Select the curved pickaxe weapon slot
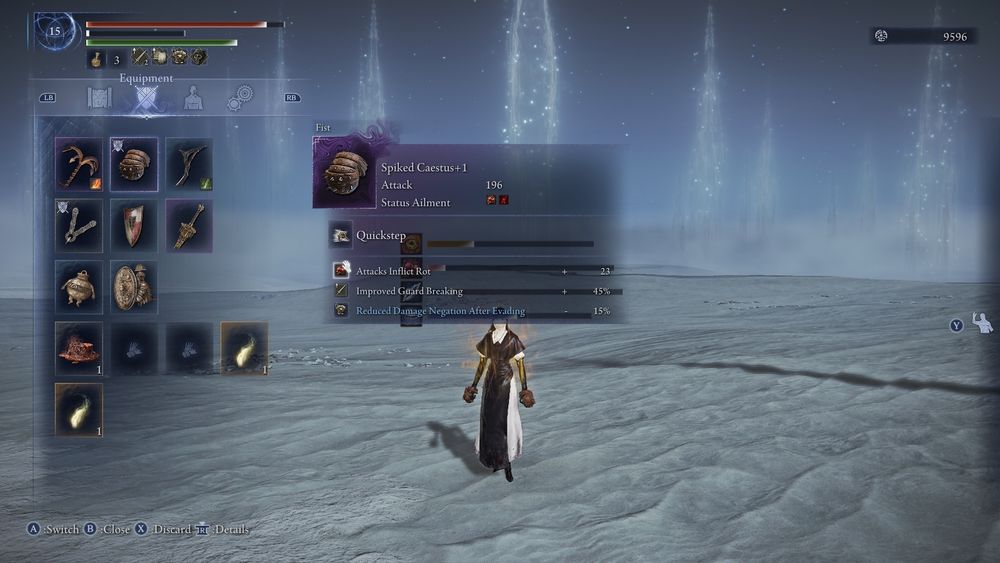This screenshot has width=1000, height=563. click(x=79, y=163)
